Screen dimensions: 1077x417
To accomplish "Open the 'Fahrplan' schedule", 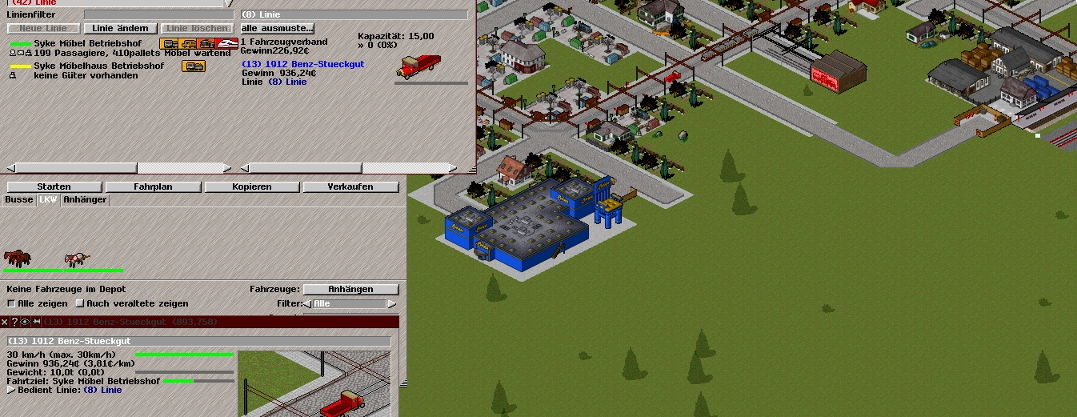I will (153, 187).
